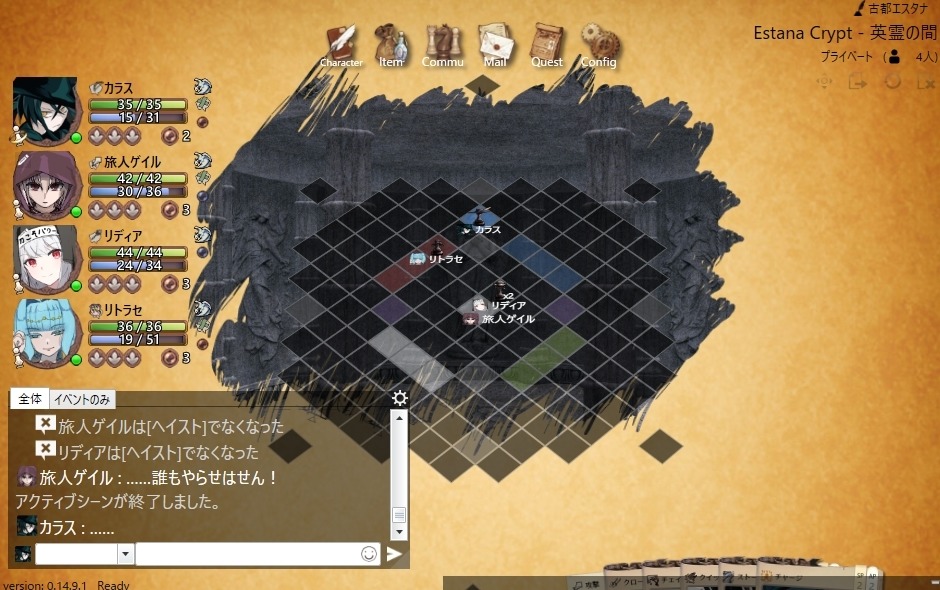
Task: Open the Character menu
Action: pos(341,45)
